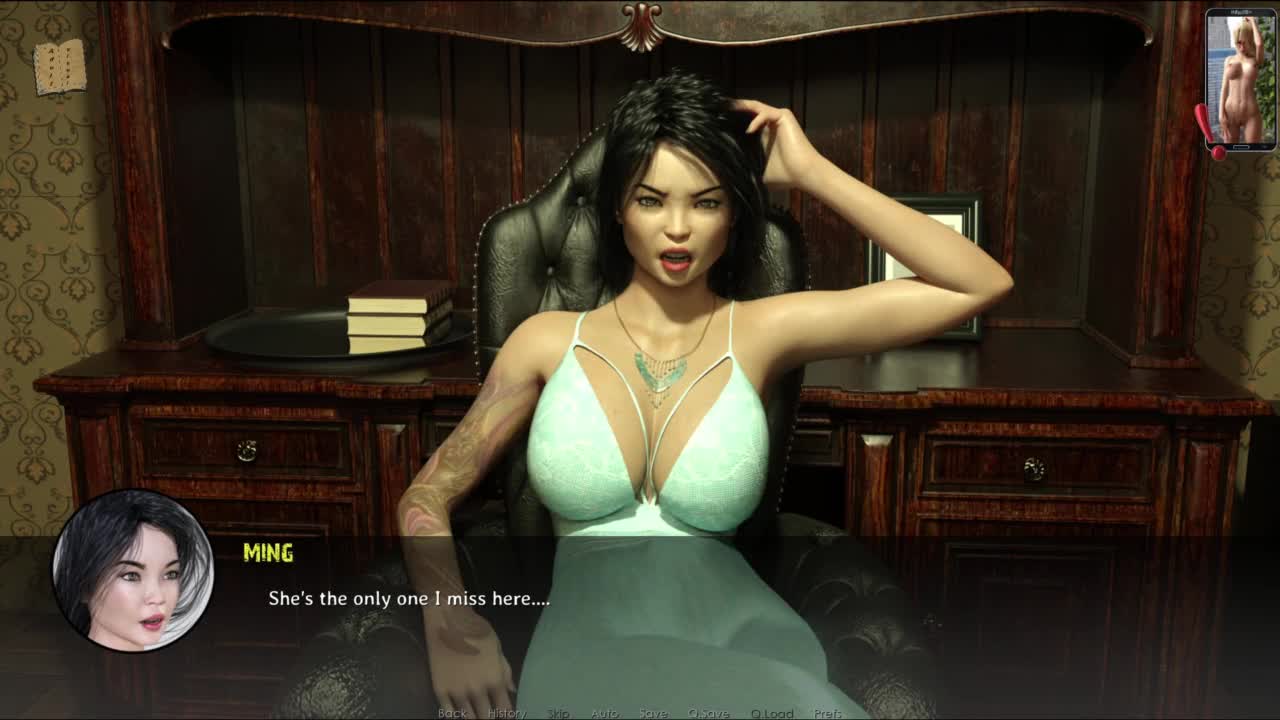Open the book journal icon
This screenshot has width=1280, height=720.
click(60, 67)
